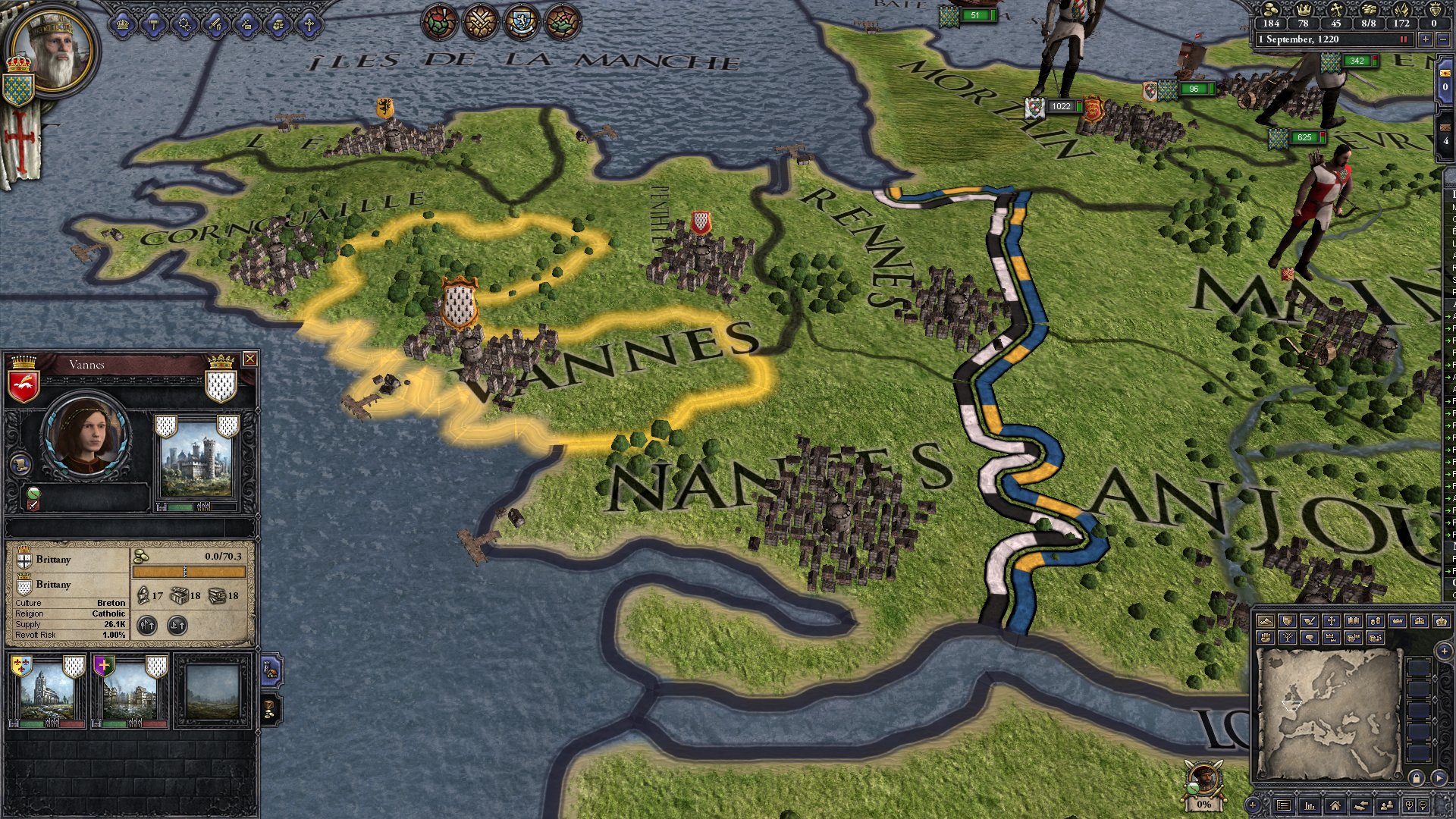Open the ruler's character portrait
The width and height of the screenshot is (1456, 819).
52,47
